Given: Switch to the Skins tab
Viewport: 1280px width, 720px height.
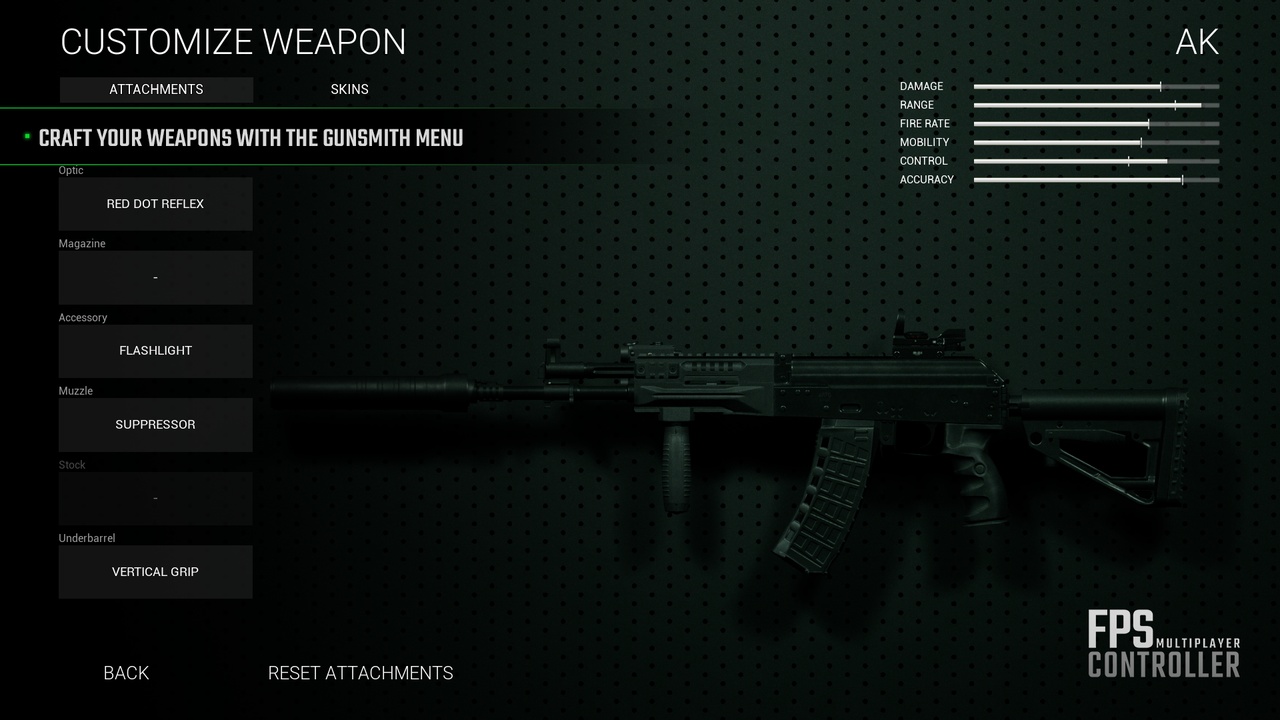Looking at the screenshot, I should pyautogui.click(x=349, y=89).
